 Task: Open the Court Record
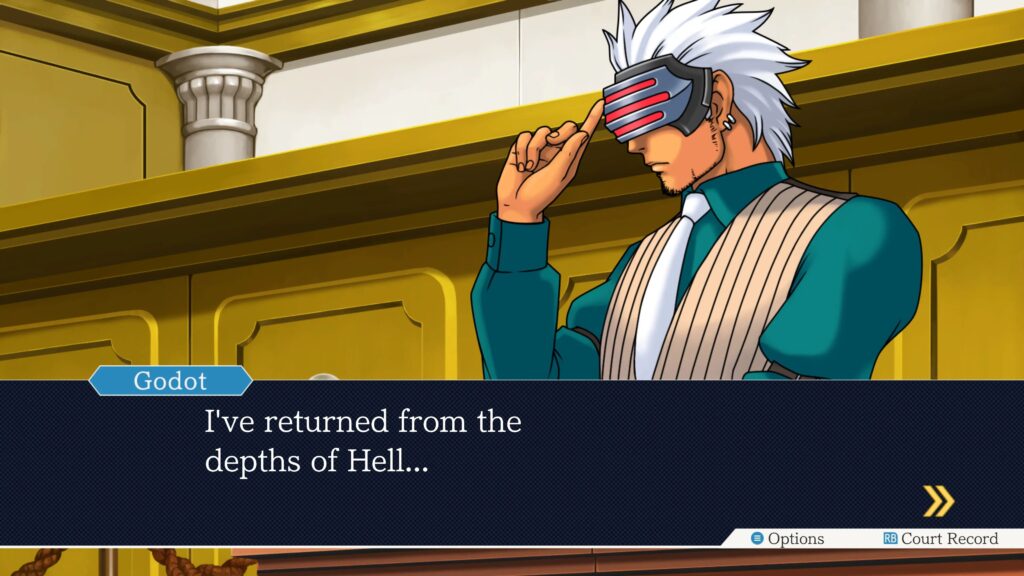click(x=940, y=539)
